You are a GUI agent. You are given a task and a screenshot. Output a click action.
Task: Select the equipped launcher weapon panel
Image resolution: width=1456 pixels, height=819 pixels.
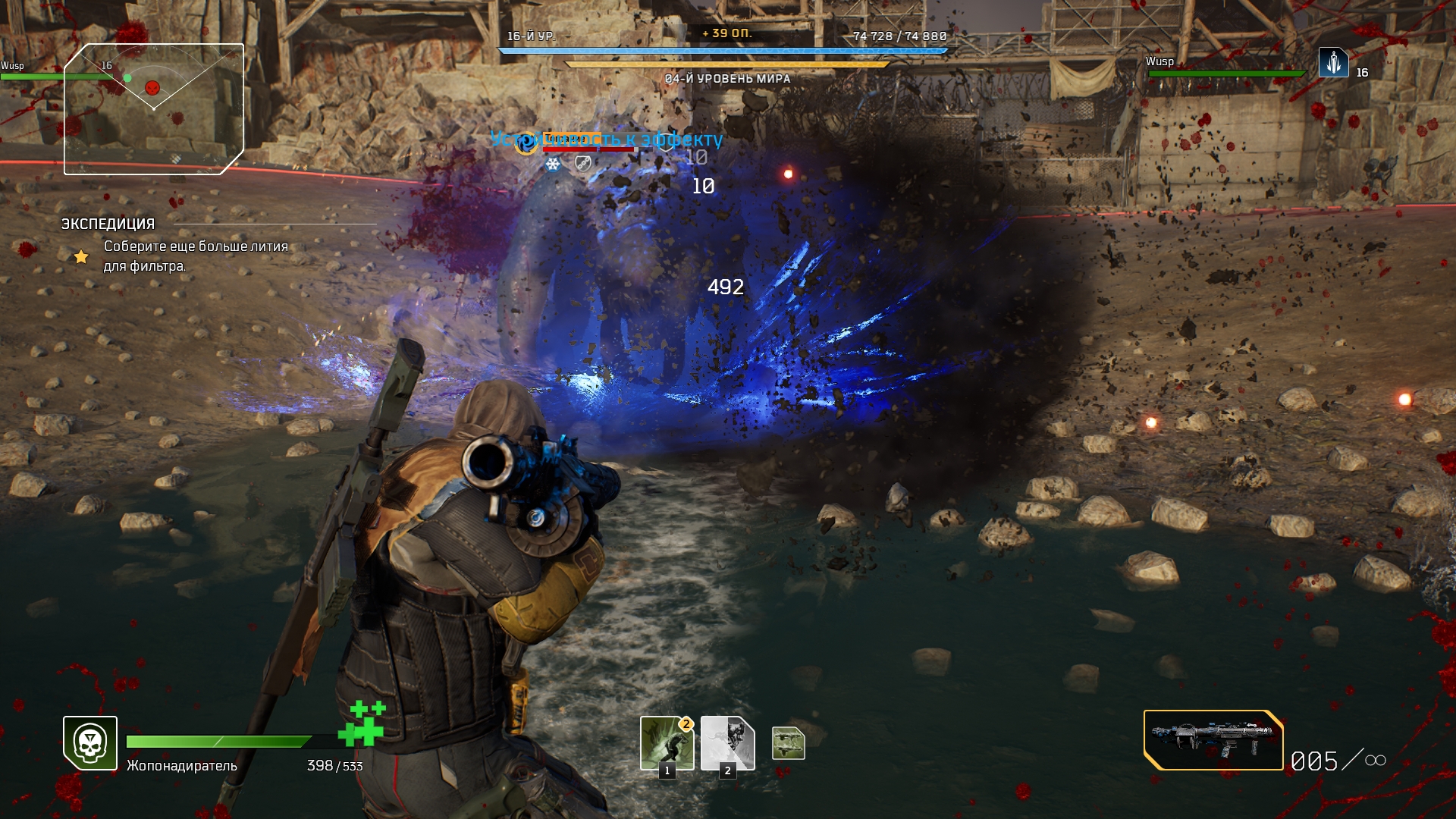[x=1213, y=740]
